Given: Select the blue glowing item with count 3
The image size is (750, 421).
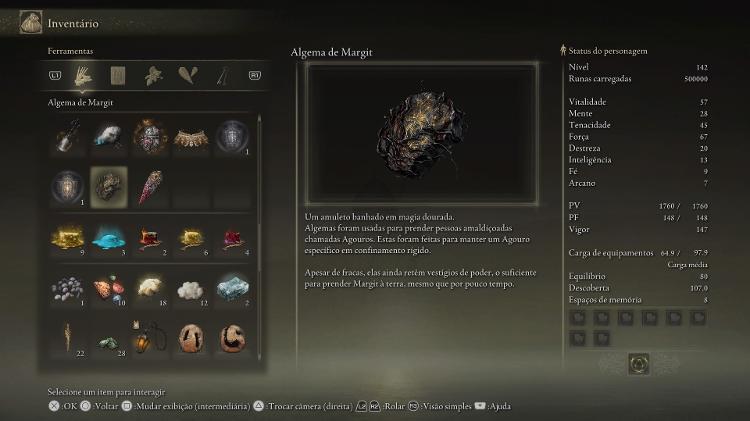Looking at the screenshot, I should pyautogui.click(x=108, y=238).
